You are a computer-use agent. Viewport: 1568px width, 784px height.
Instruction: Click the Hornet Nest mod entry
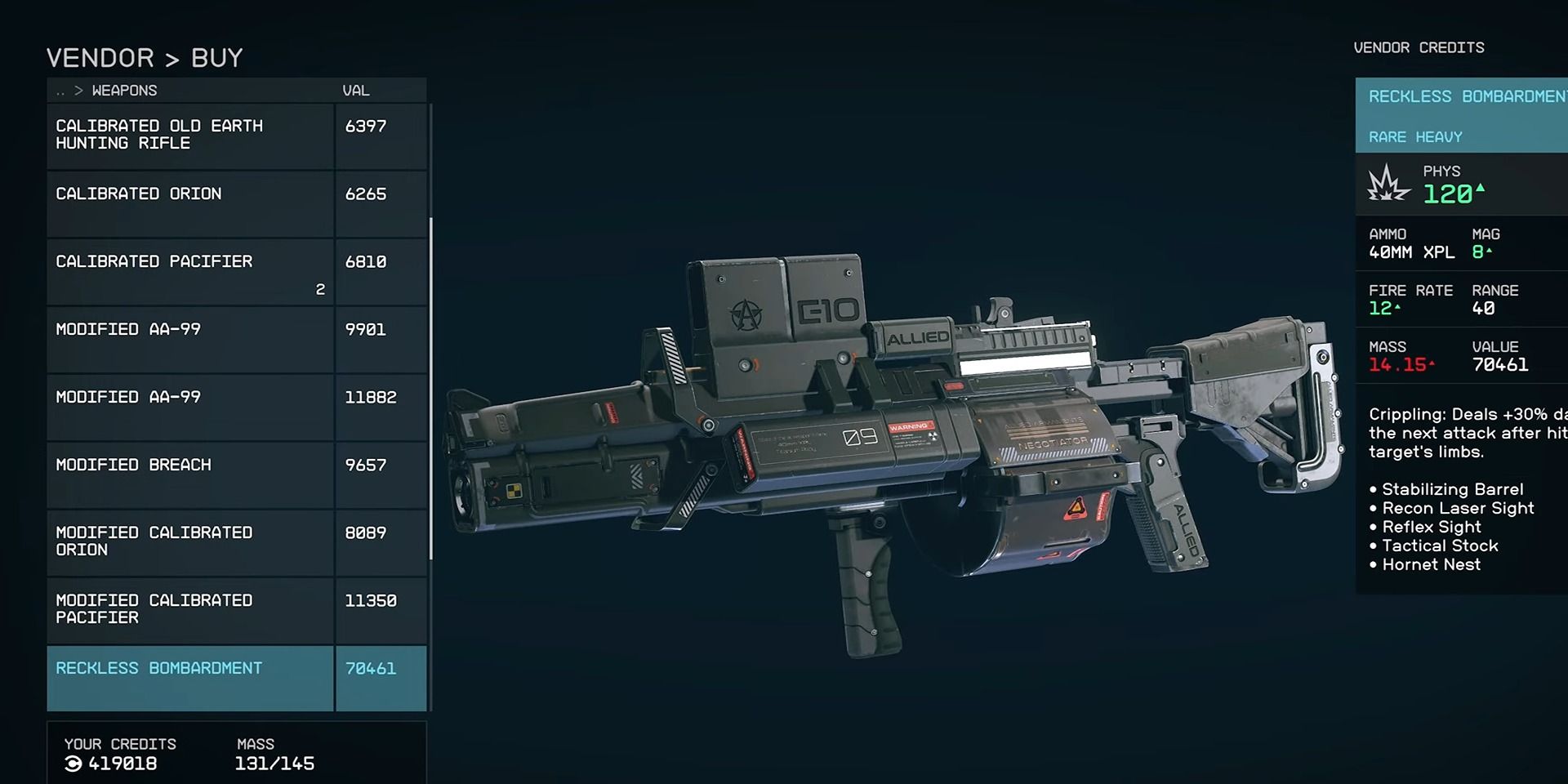(x=1431, y=564)
